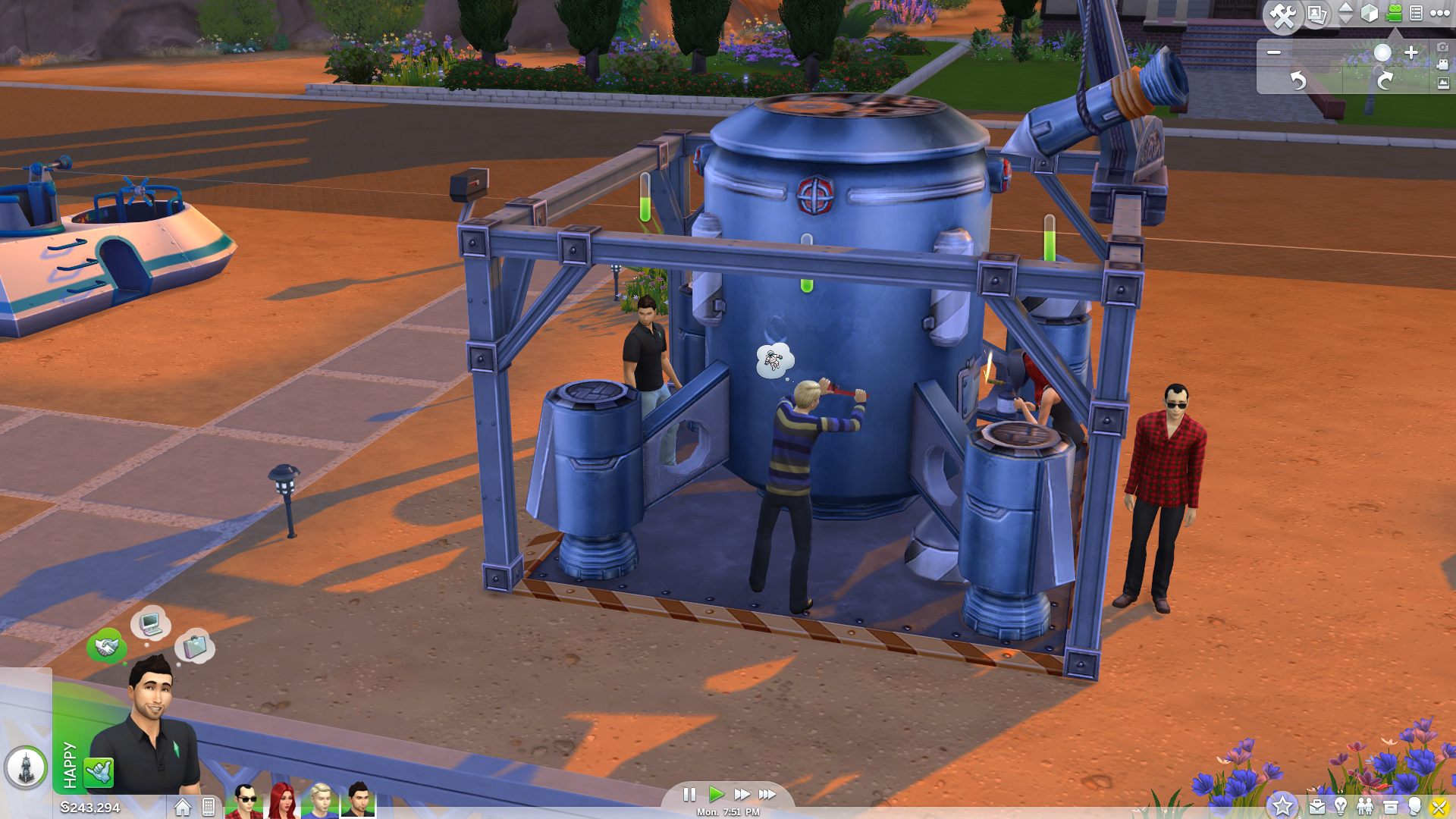Open the Career panel via the briefcase icon
The width and height of the screenshot is (1456, 819).
(1317, 806)
